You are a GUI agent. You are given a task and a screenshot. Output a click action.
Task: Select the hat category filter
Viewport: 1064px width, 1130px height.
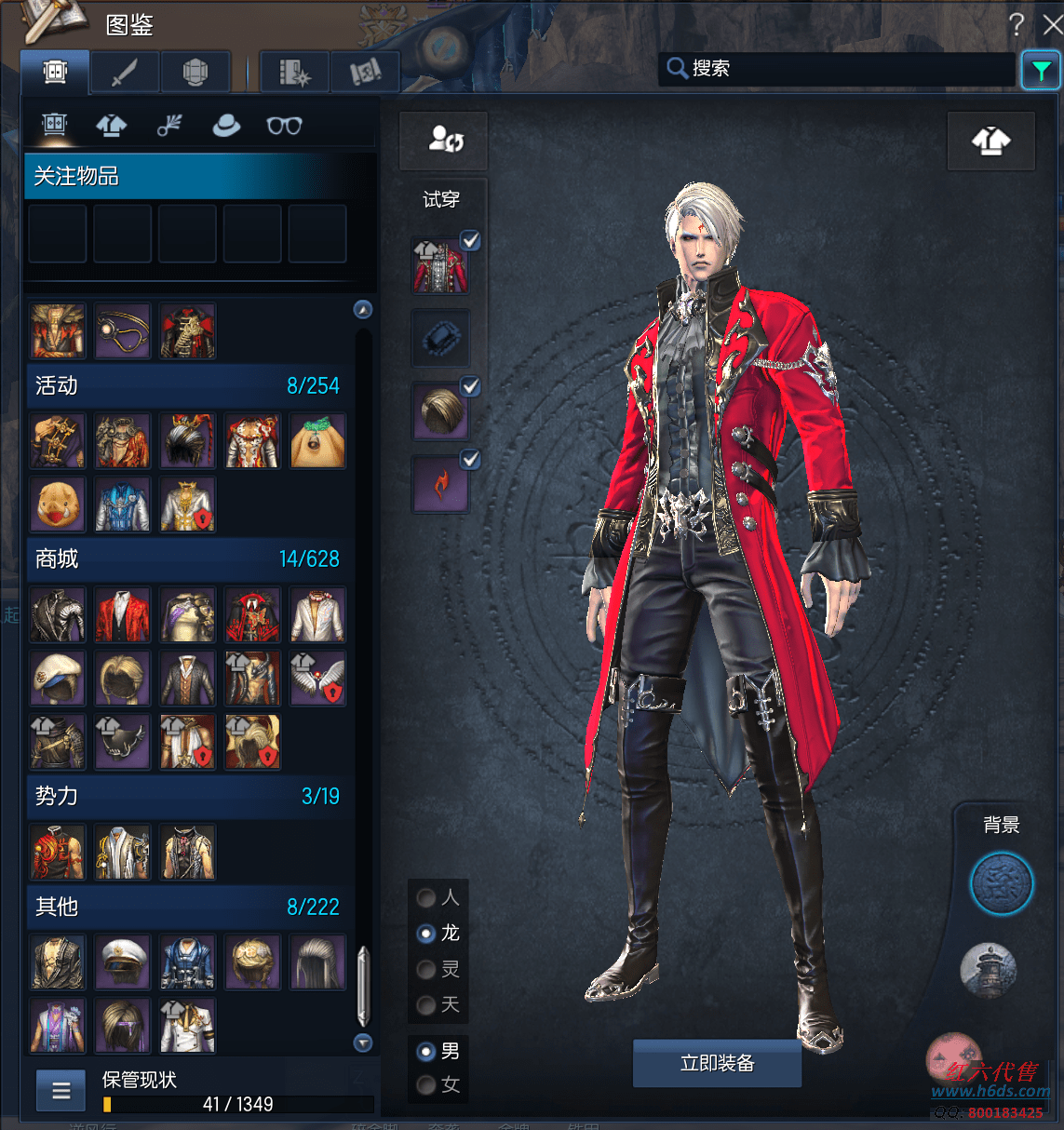[x=226, y=126]
